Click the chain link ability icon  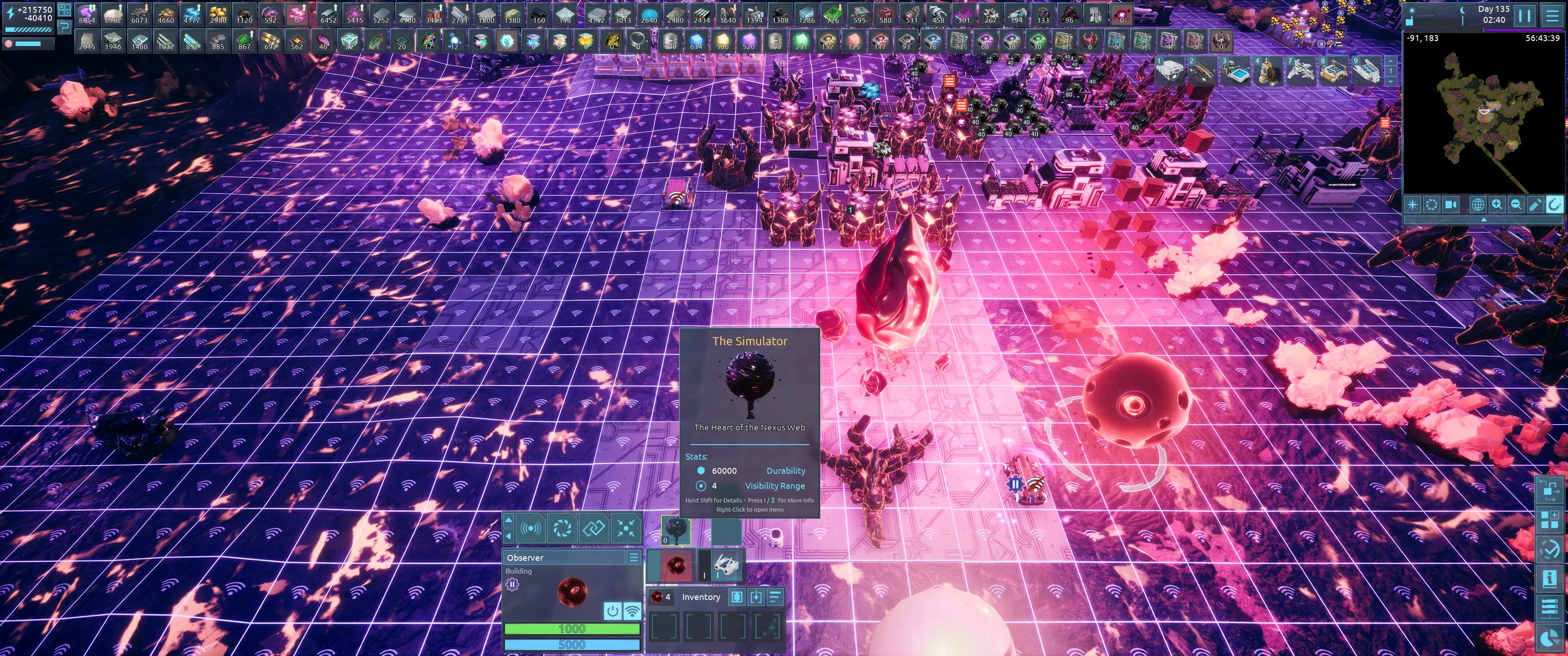coord(593,528)
